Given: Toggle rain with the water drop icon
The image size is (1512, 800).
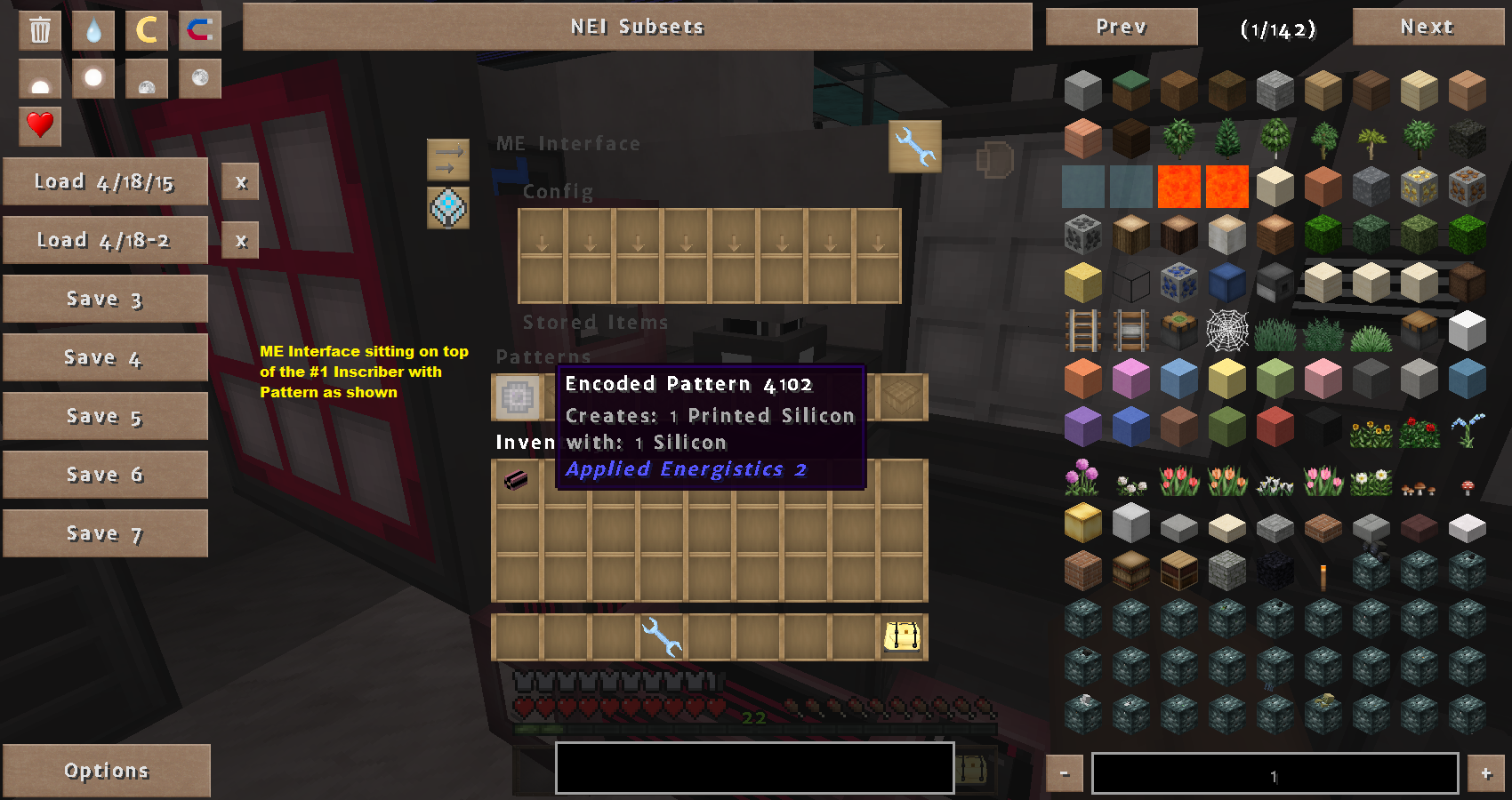Looking at the screenshot, I should 93,30.
